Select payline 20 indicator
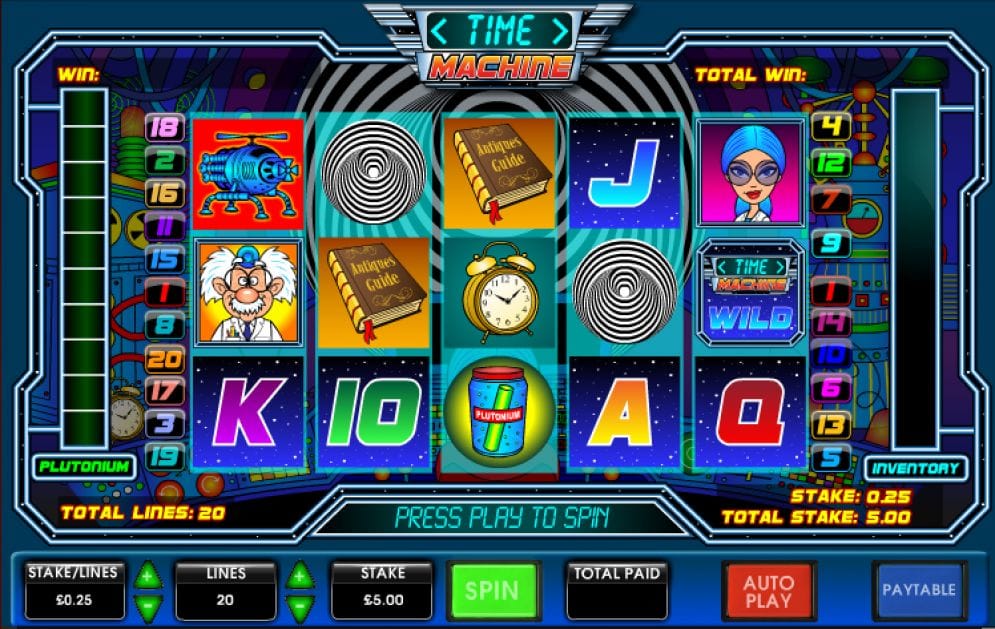 tap(163, 358)
